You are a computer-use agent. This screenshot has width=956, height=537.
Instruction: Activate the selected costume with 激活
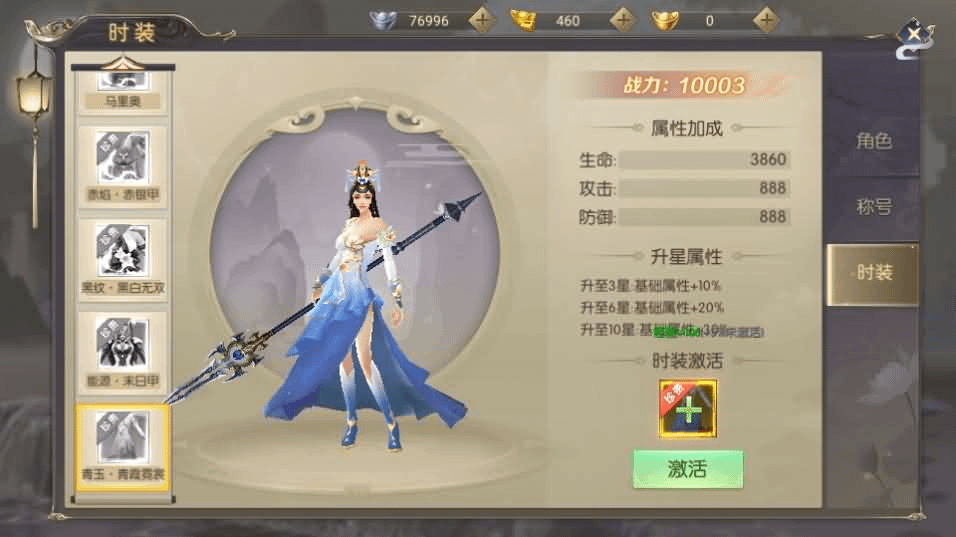tap(687, 468)
